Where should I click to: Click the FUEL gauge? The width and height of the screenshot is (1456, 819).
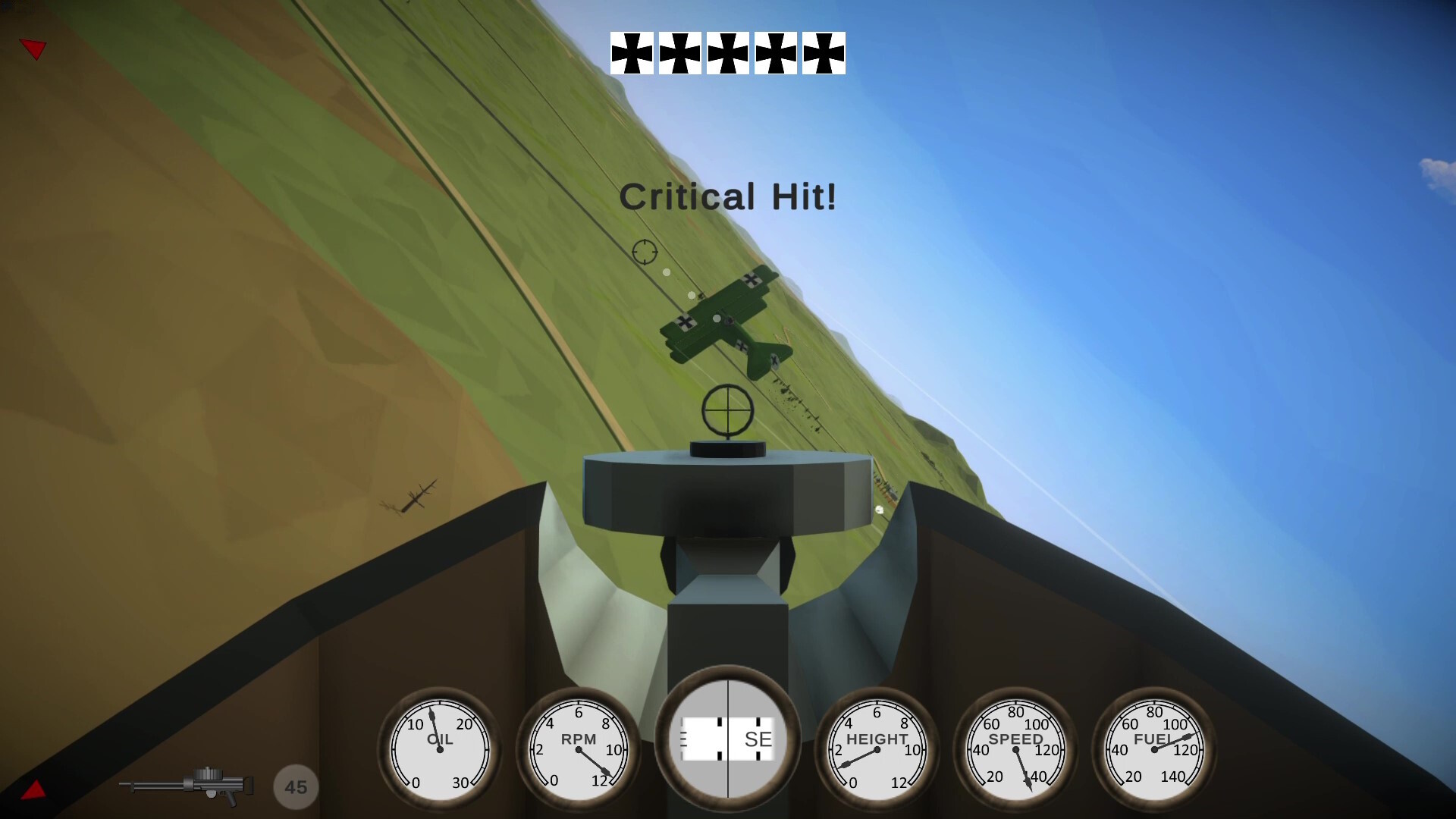point(1153,749)
